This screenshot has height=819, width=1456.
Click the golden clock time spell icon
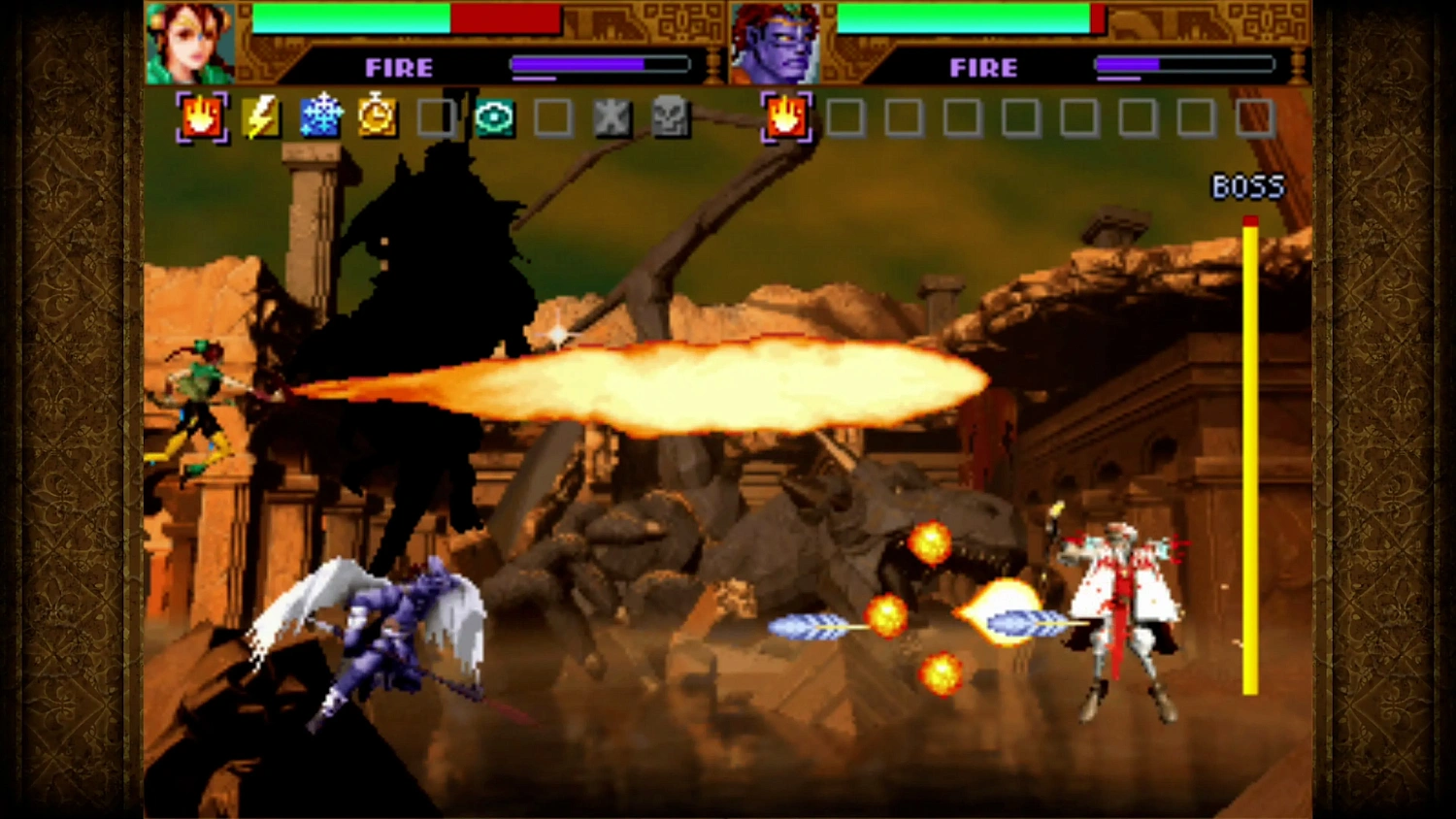tap(378, 115)
